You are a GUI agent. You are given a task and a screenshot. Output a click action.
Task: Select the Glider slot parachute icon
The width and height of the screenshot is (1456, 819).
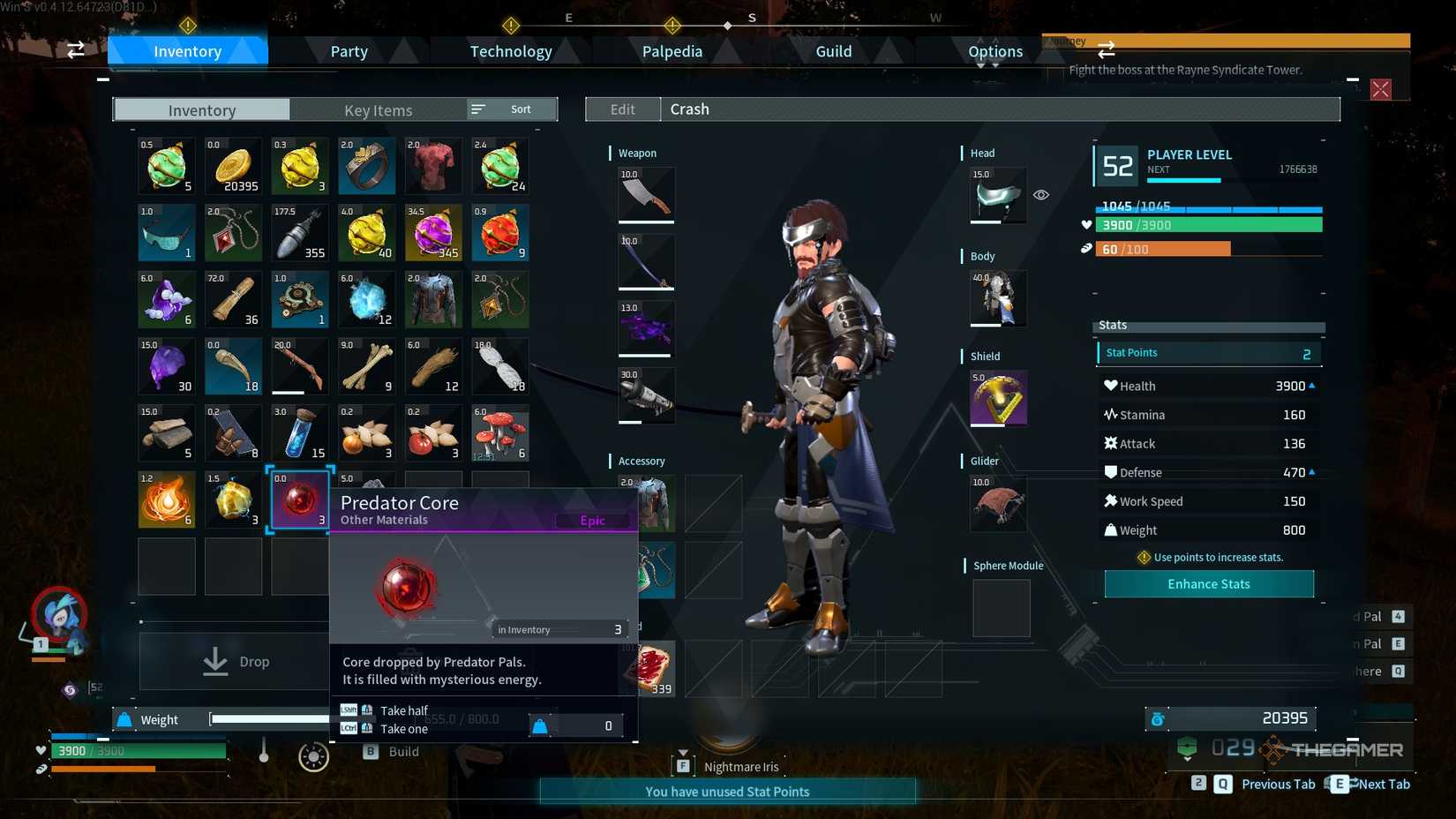point(997,503)
